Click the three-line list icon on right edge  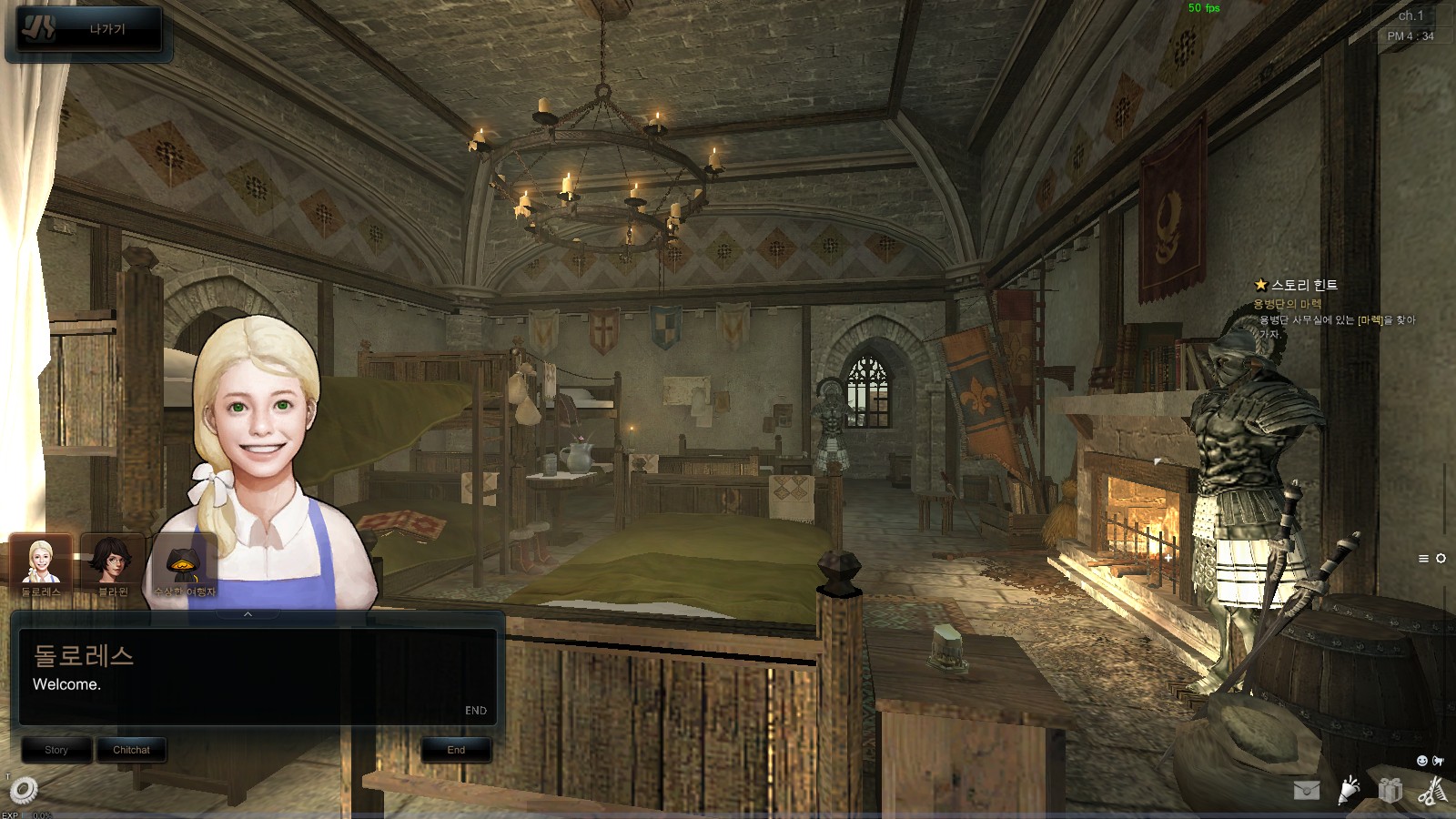click(1423, 559)
